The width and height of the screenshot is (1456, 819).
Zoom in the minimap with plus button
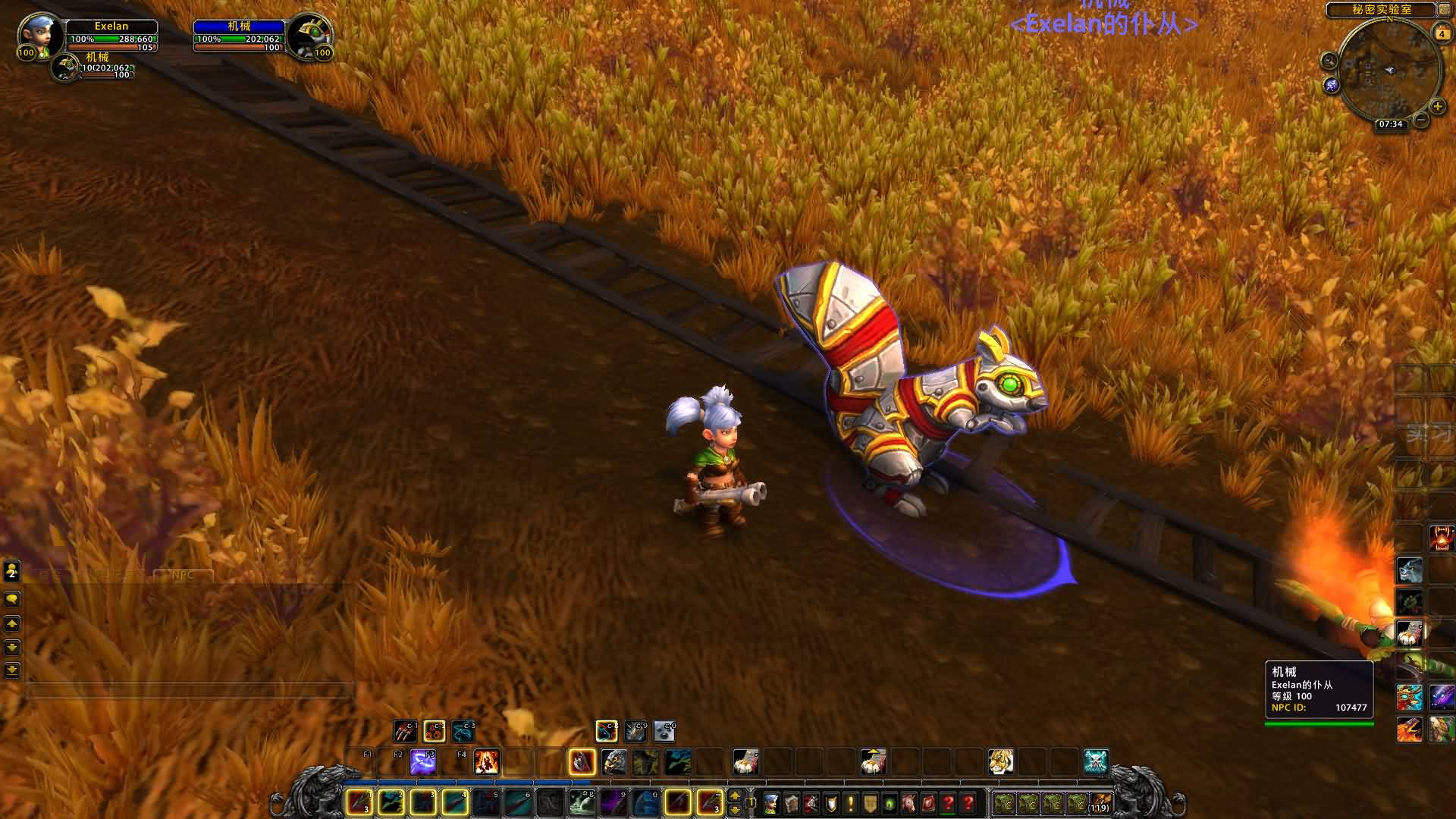click(1437, 106)
